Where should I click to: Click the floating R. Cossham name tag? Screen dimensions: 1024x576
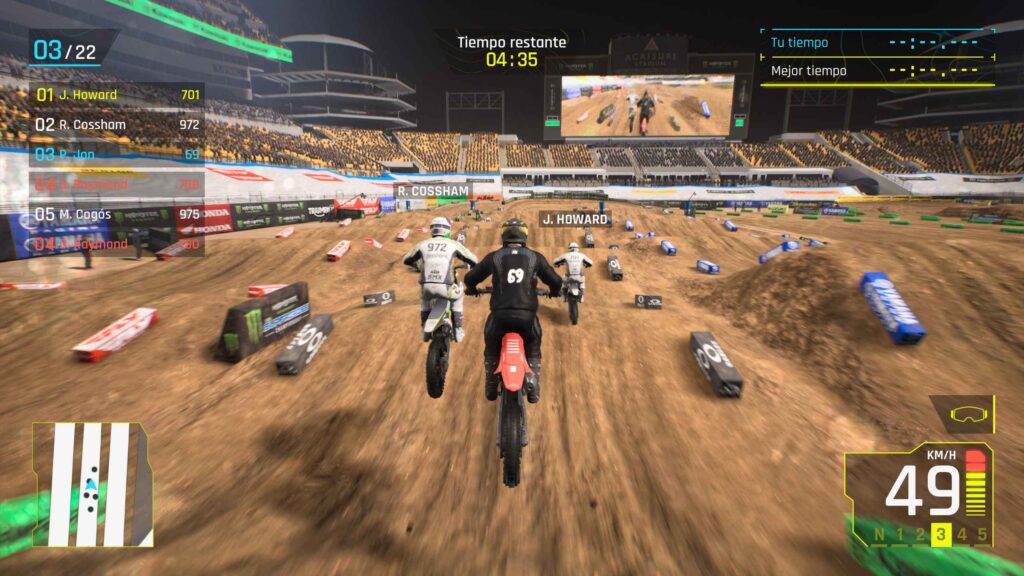(x=432, y=191)
